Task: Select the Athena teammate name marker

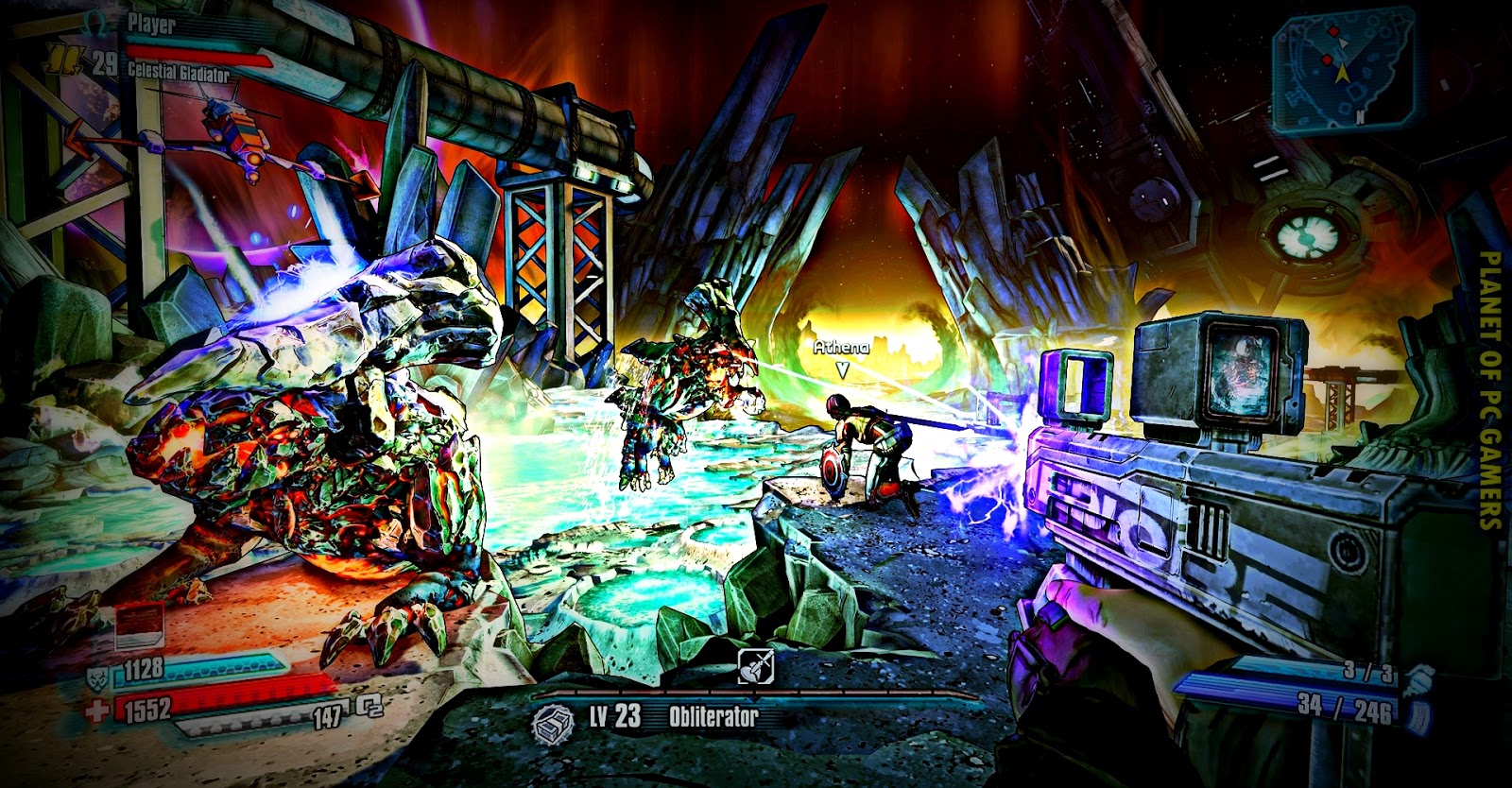Action: pos(841,348)
